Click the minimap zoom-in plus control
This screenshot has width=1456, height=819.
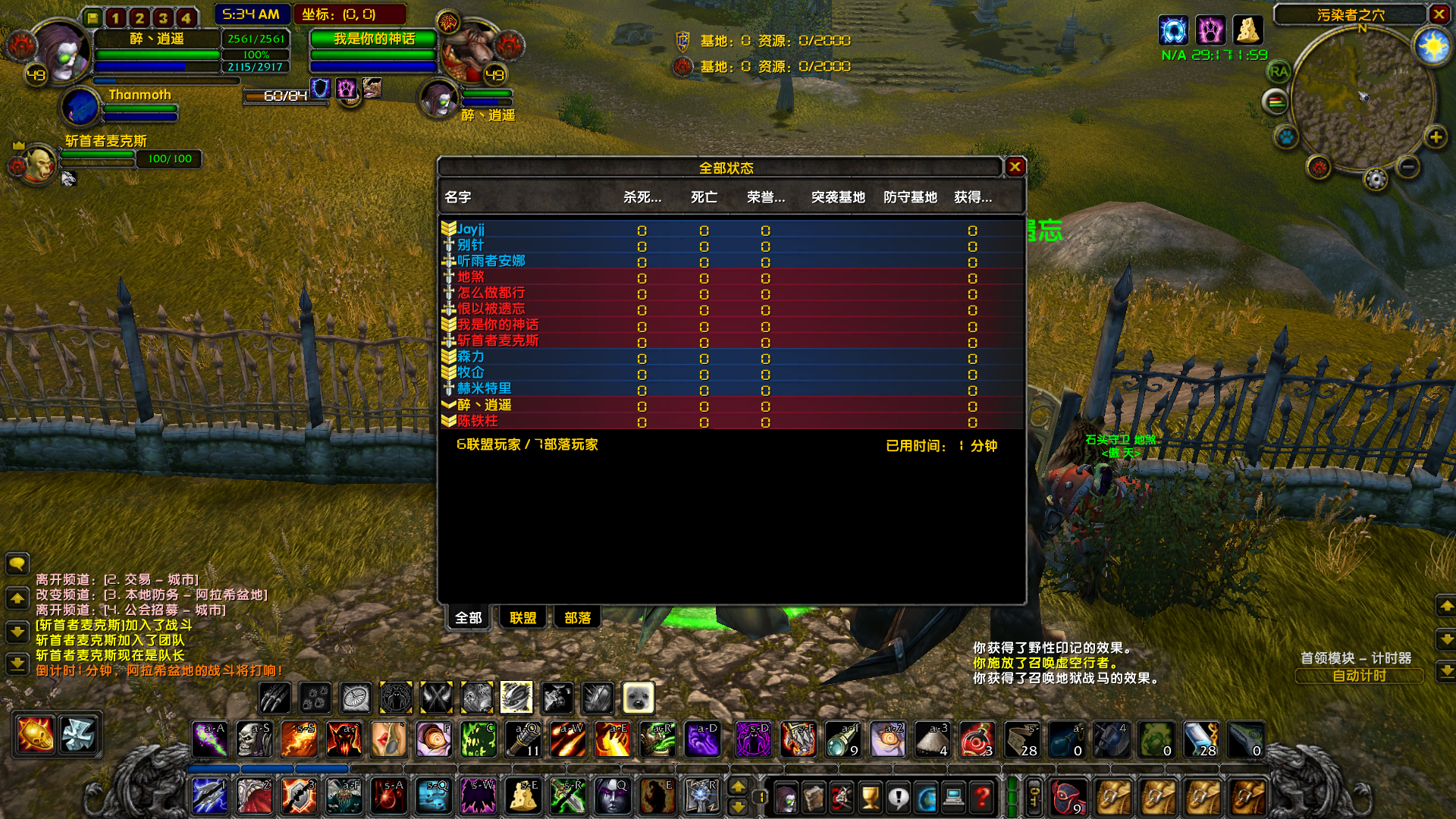(x=1434, y=138)
